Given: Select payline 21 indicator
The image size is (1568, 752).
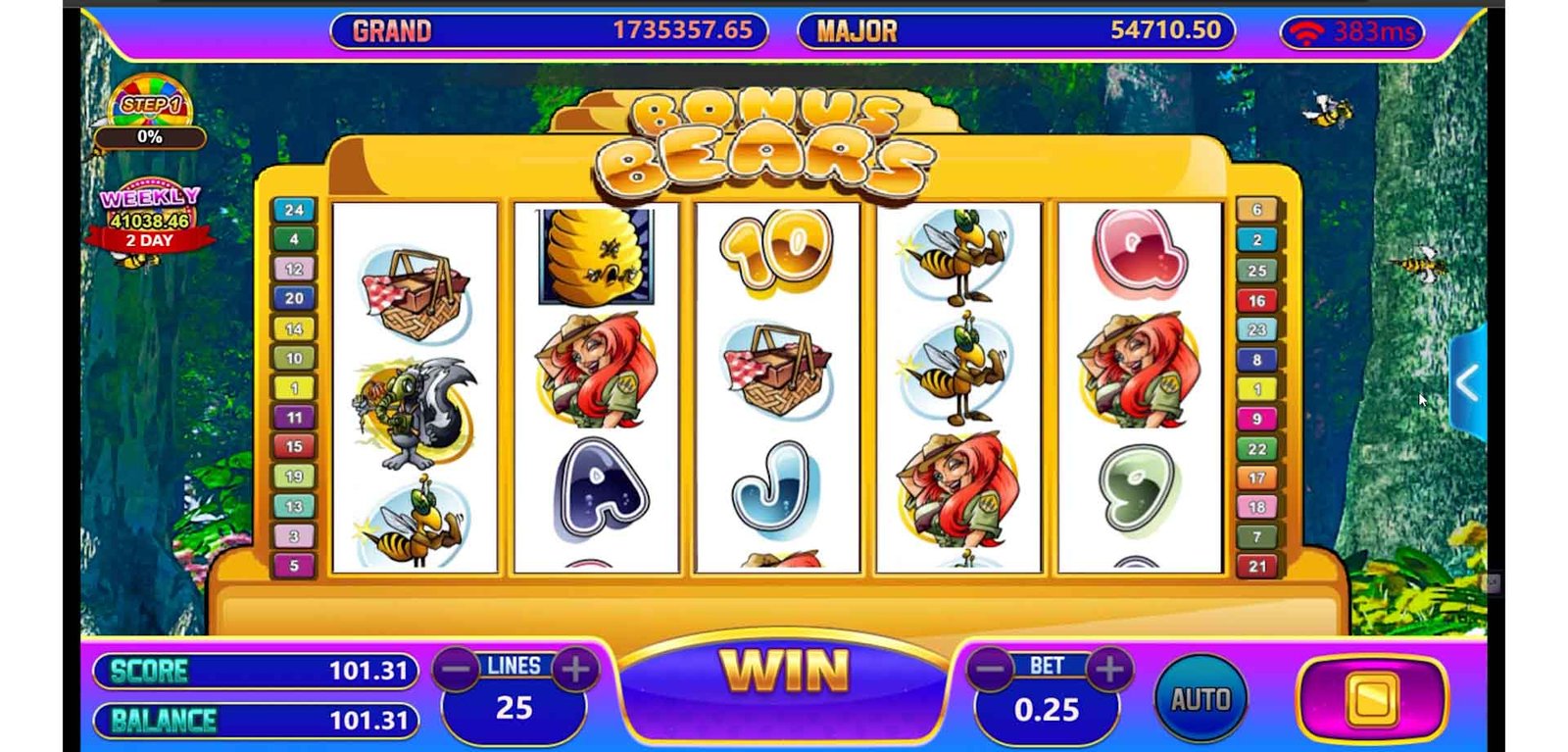Looking at the screenshot, I should point(1257,566).
